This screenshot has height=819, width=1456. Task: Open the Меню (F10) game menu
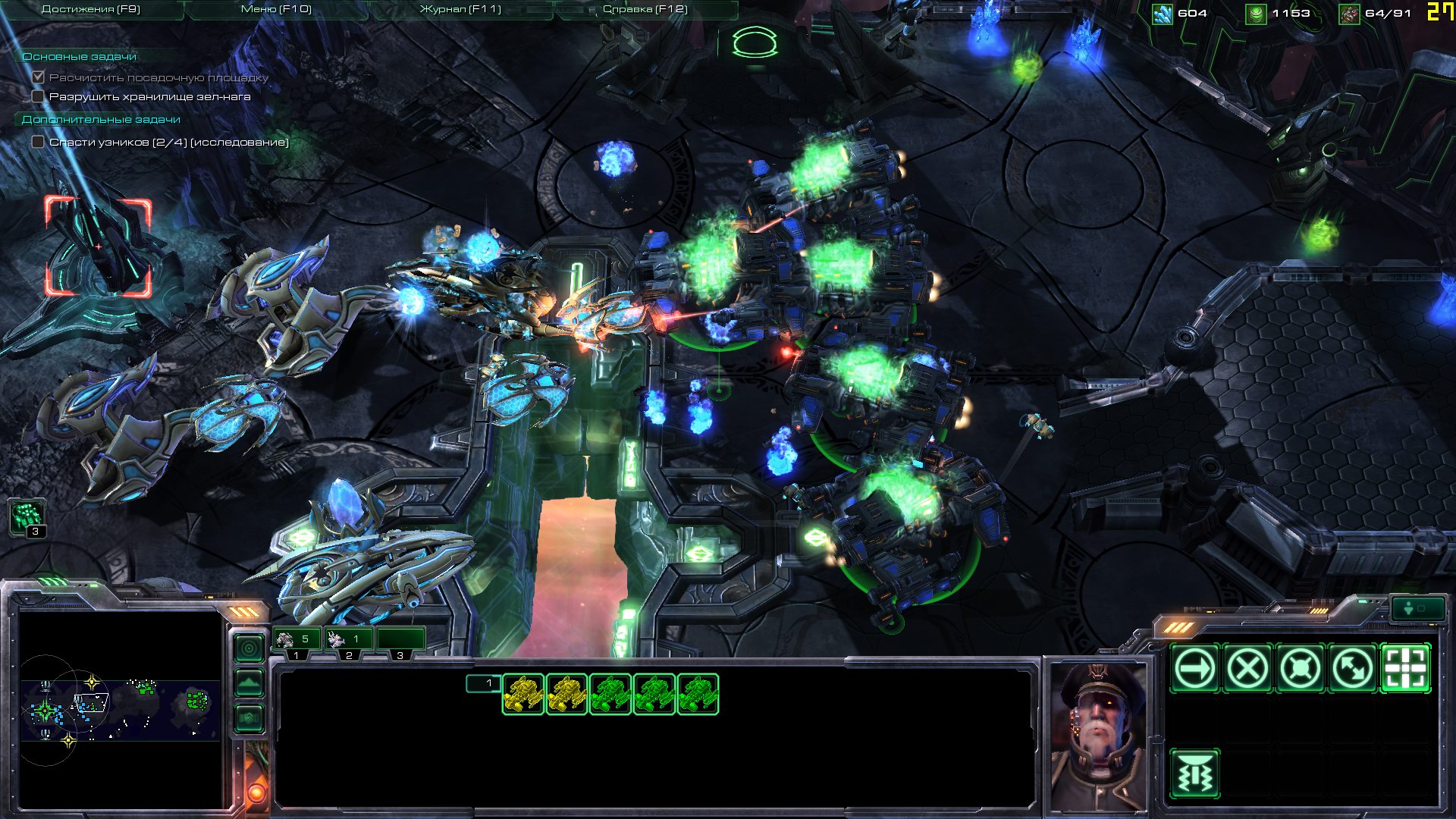coord(276,10)
